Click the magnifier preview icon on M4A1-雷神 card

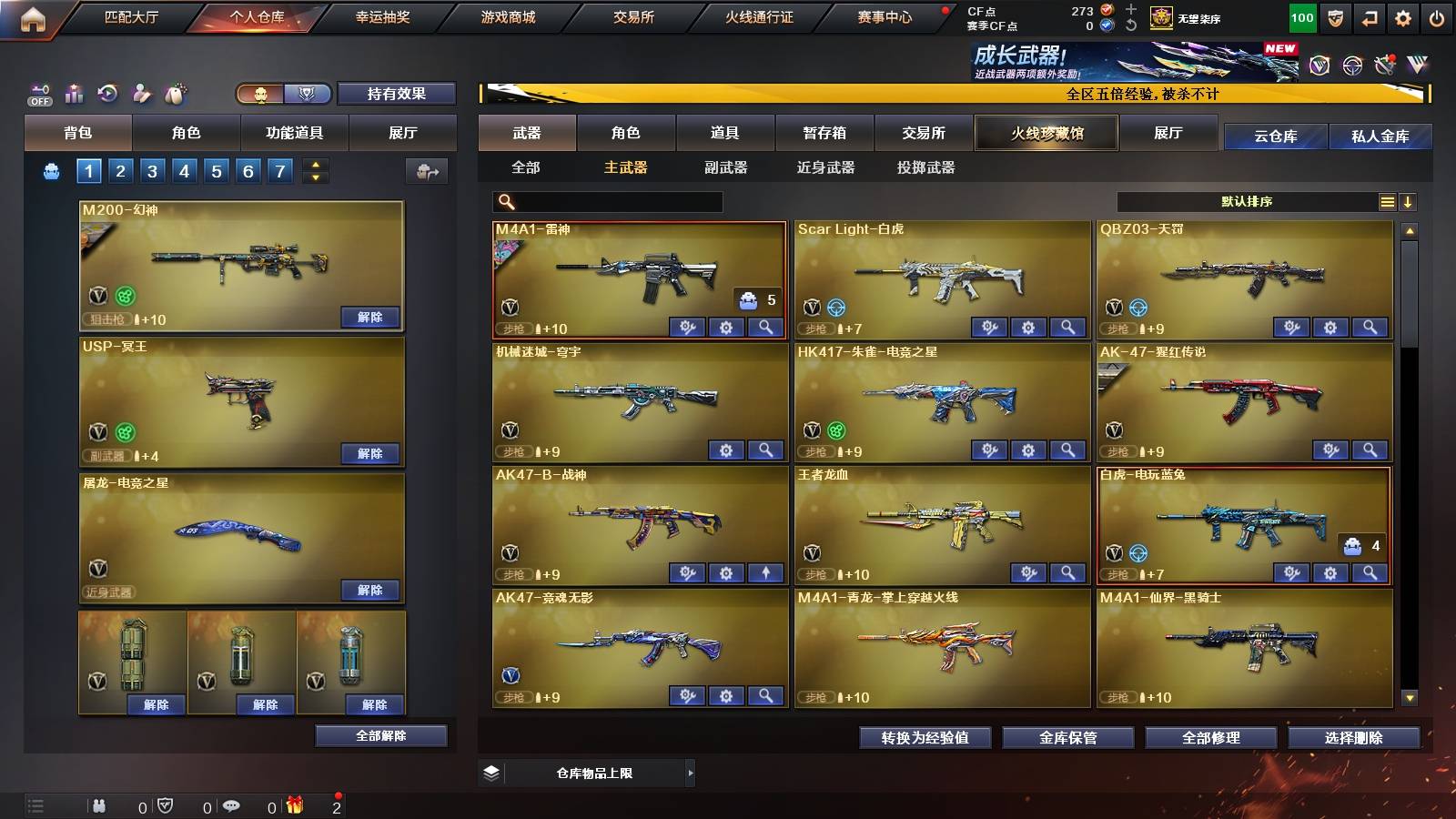point(767,325)
